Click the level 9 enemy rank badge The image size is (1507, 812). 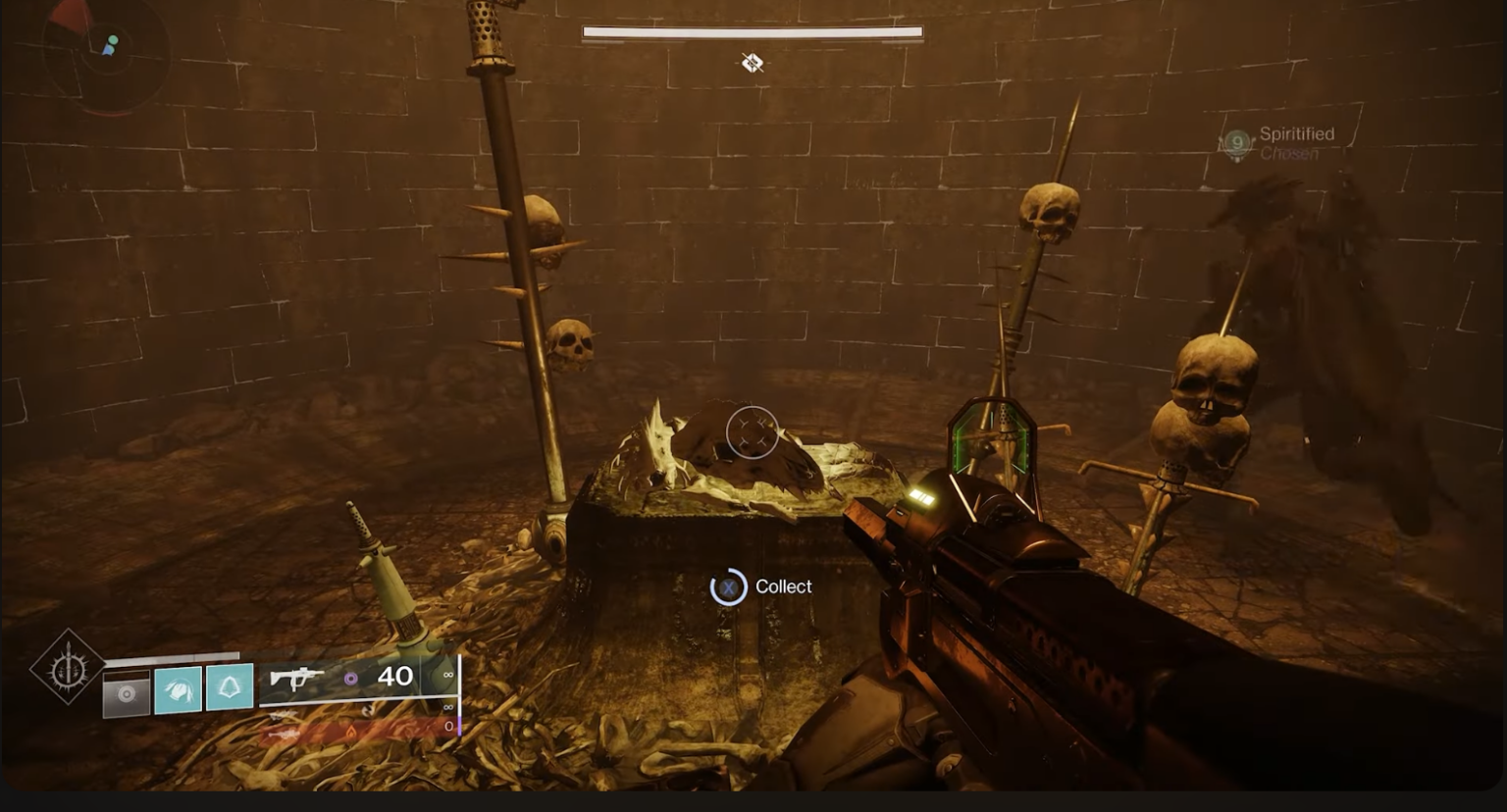point(1237,143)
